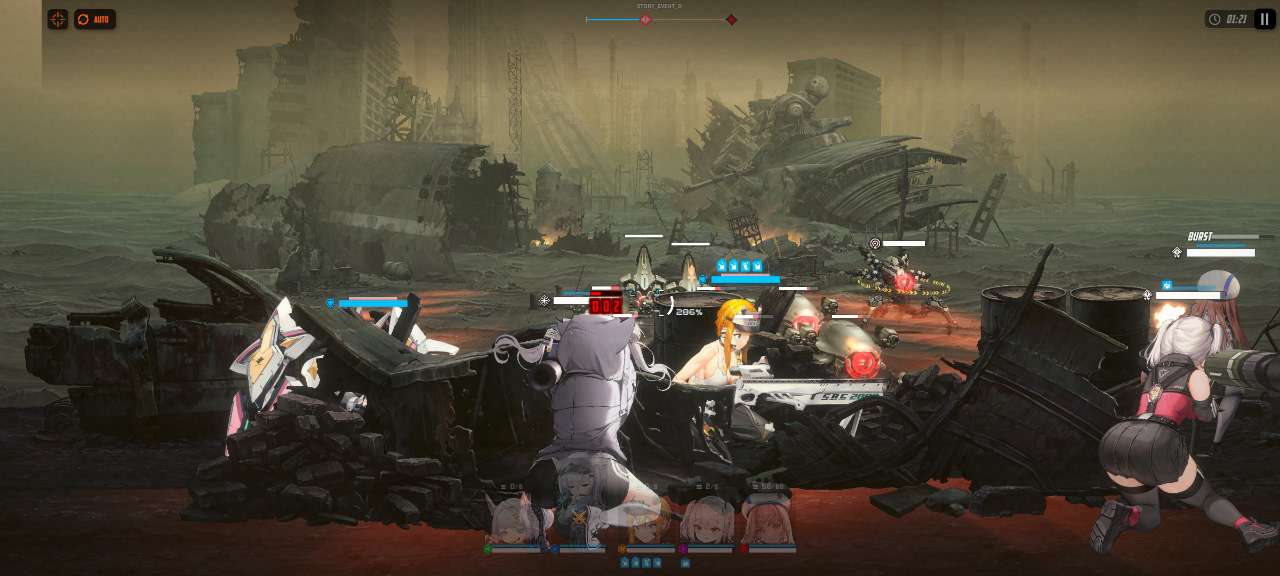Pause the battle

(1265, 19)
